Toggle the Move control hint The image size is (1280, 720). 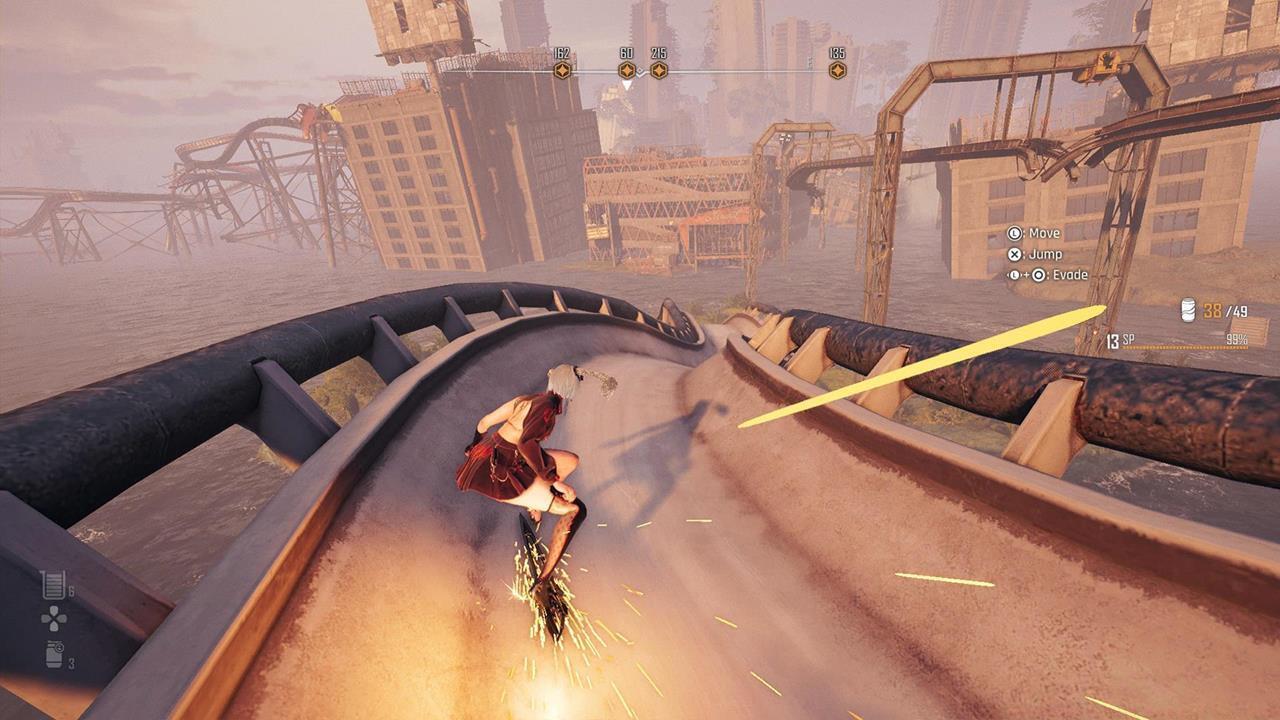(x=1044, y=233)
